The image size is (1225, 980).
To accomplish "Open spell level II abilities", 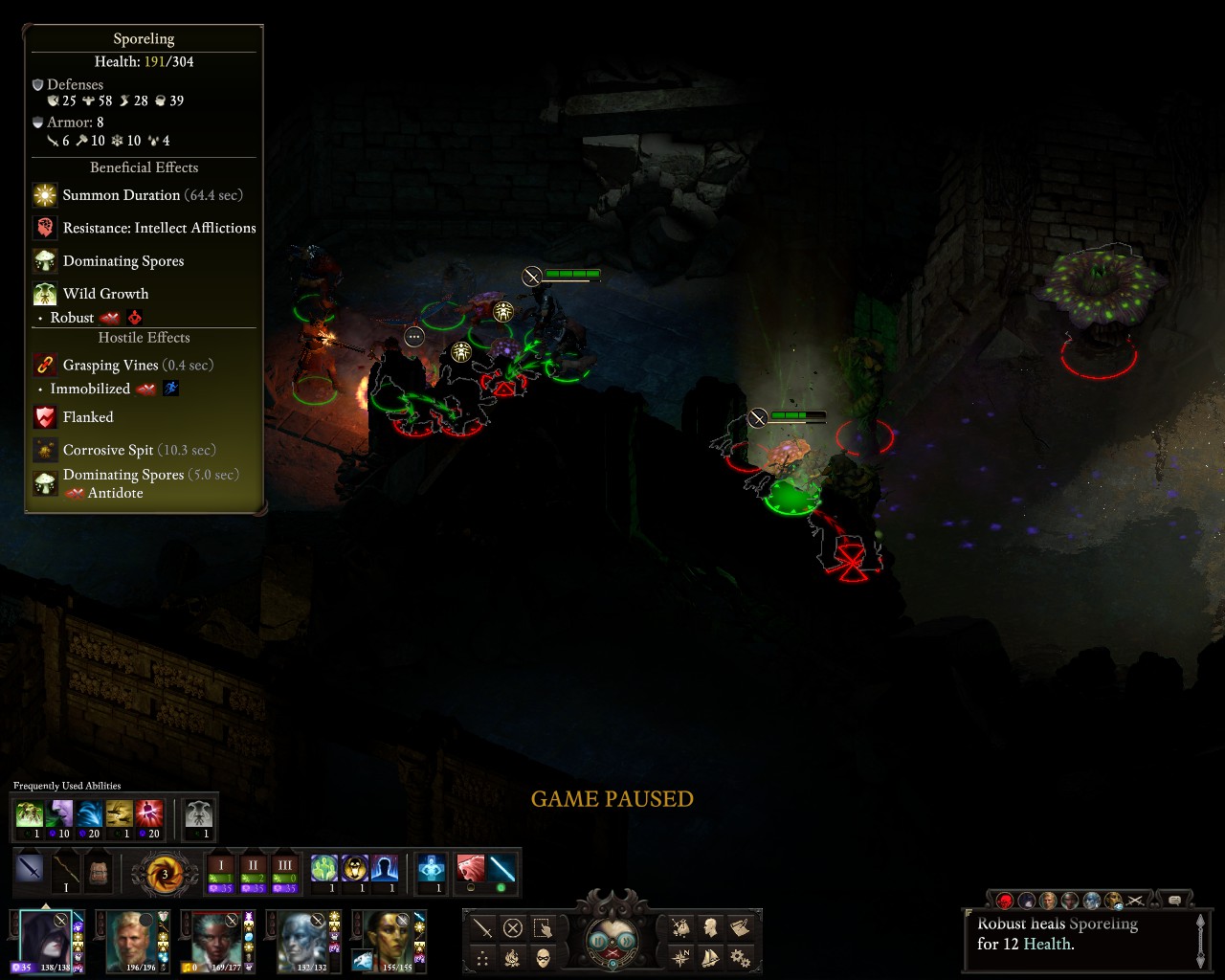I will pos(253,873).
